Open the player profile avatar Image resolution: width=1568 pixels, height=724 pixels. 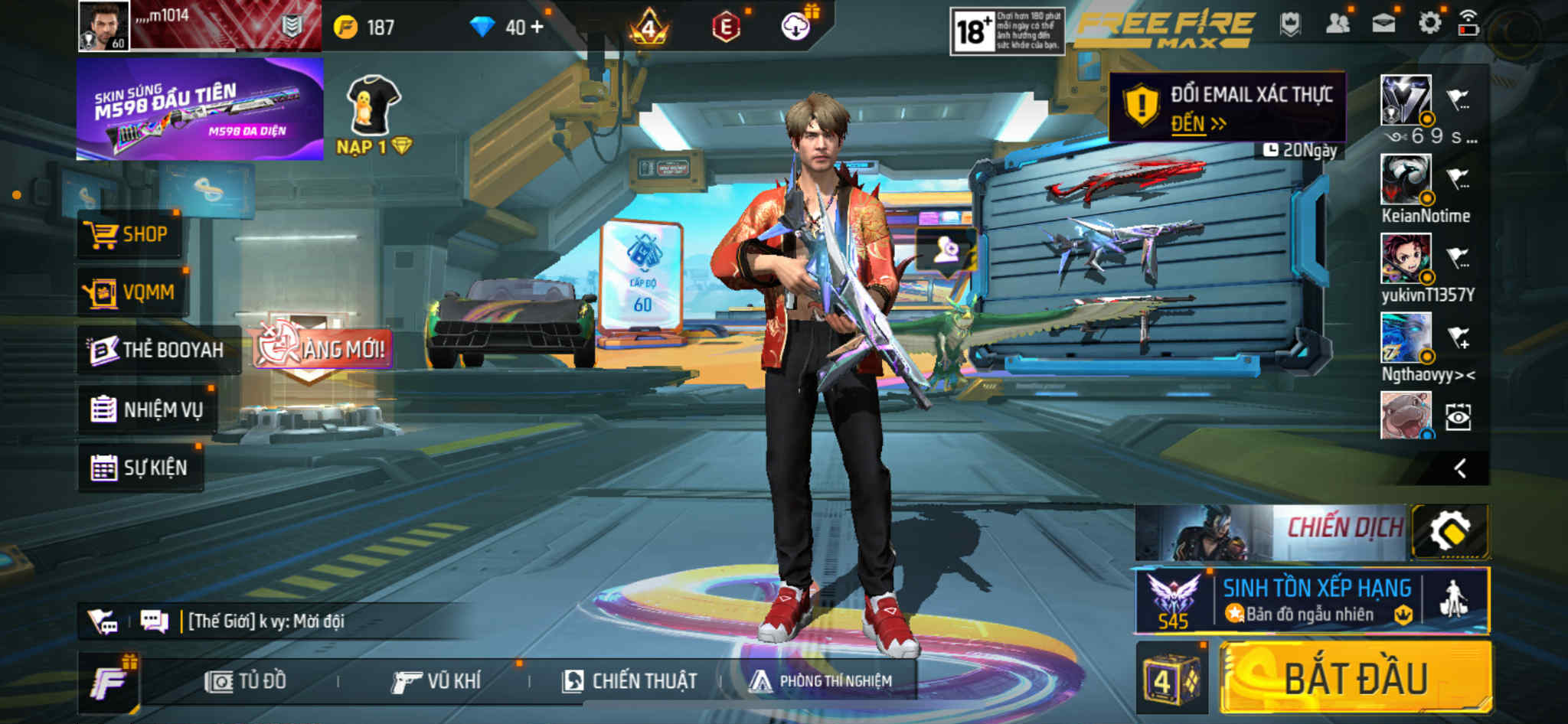point(104,26)
